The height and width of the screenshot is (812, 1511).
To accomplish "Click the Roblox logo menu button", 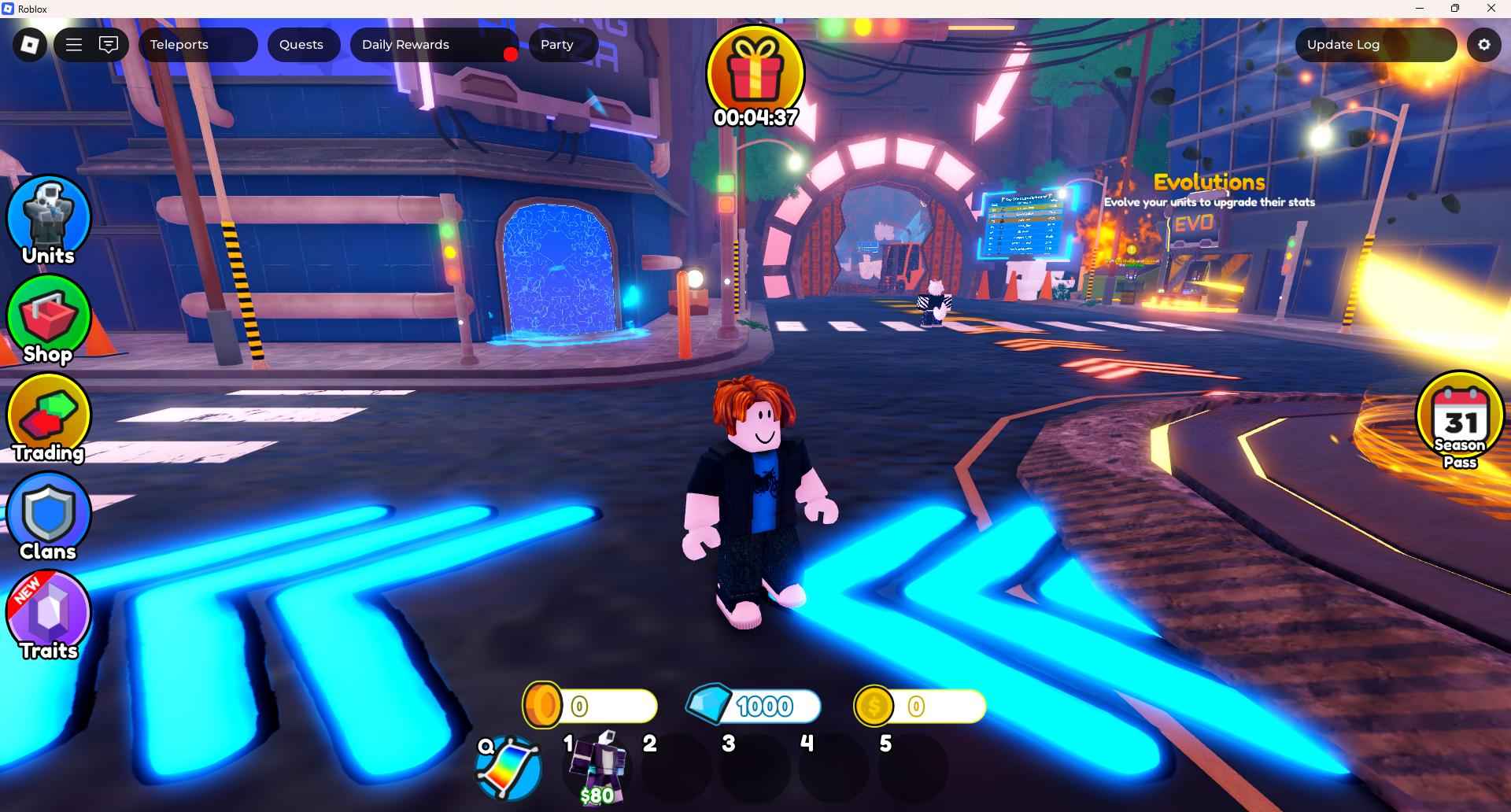I will pyautogui.click(x=30, y=45).
